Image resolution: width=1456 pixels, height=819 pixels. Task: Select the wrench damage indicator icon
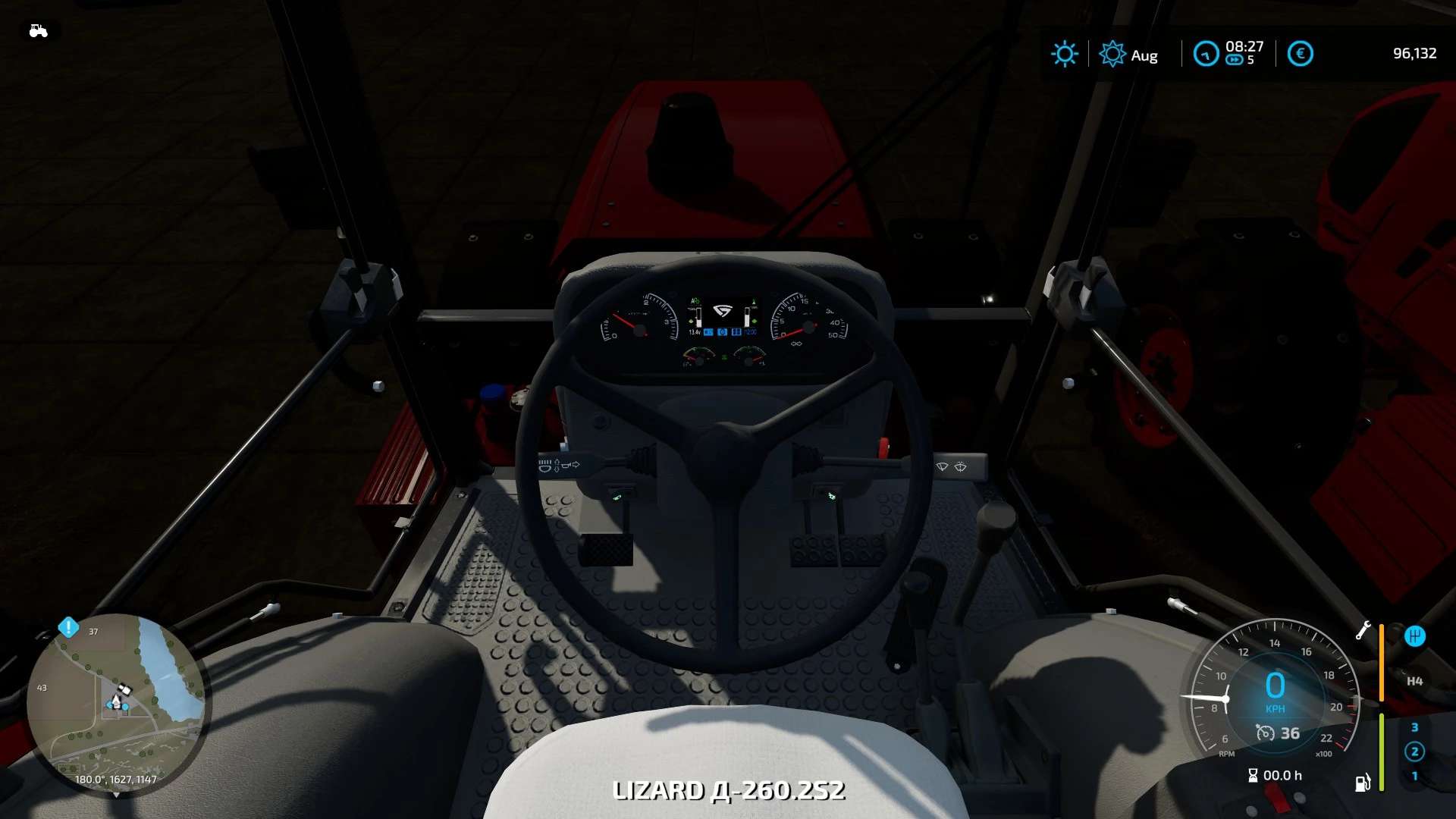[x=1363, y=630]
